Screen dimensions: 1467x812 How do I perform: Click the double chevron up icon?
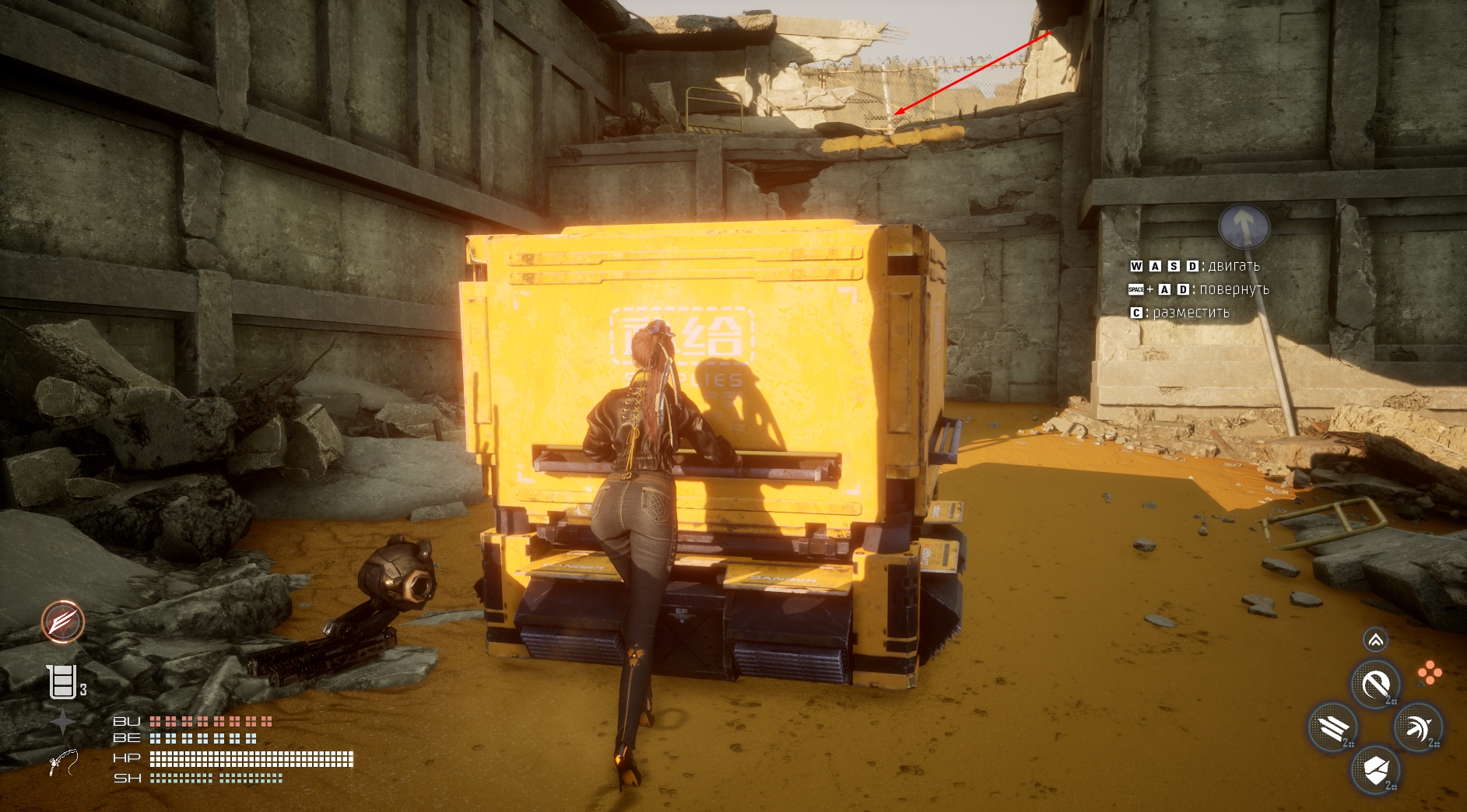click(x=1375, y=640)
